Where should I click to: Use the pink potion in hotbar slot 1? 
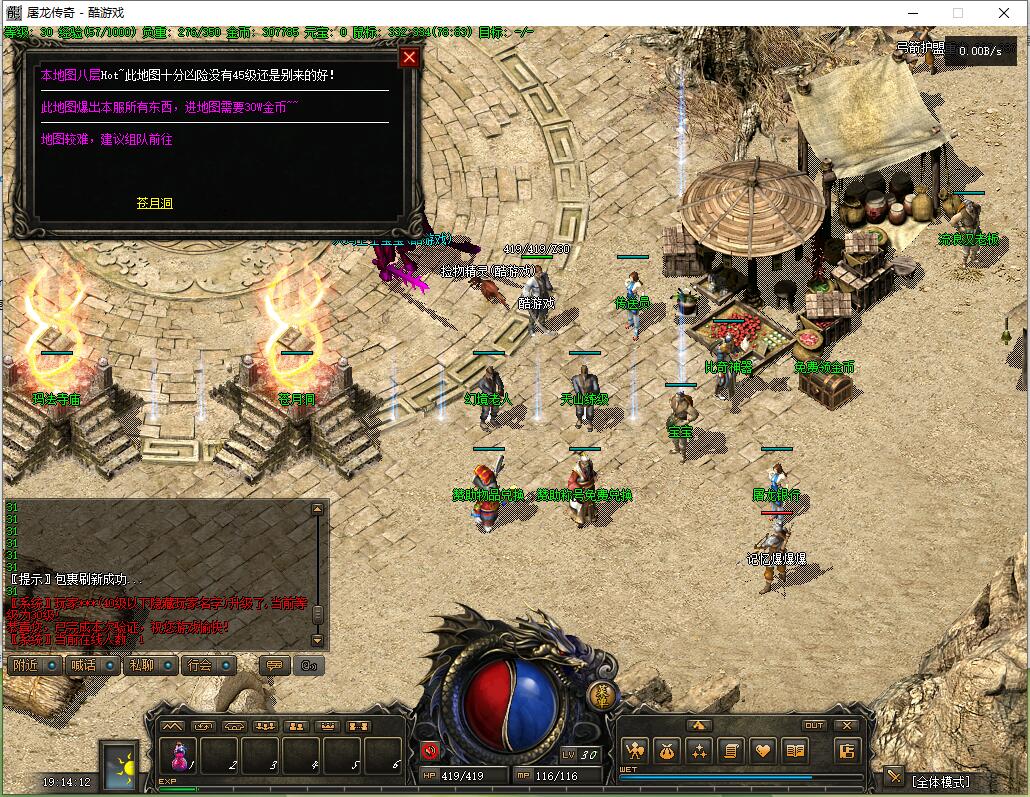(x=181, y=755)
